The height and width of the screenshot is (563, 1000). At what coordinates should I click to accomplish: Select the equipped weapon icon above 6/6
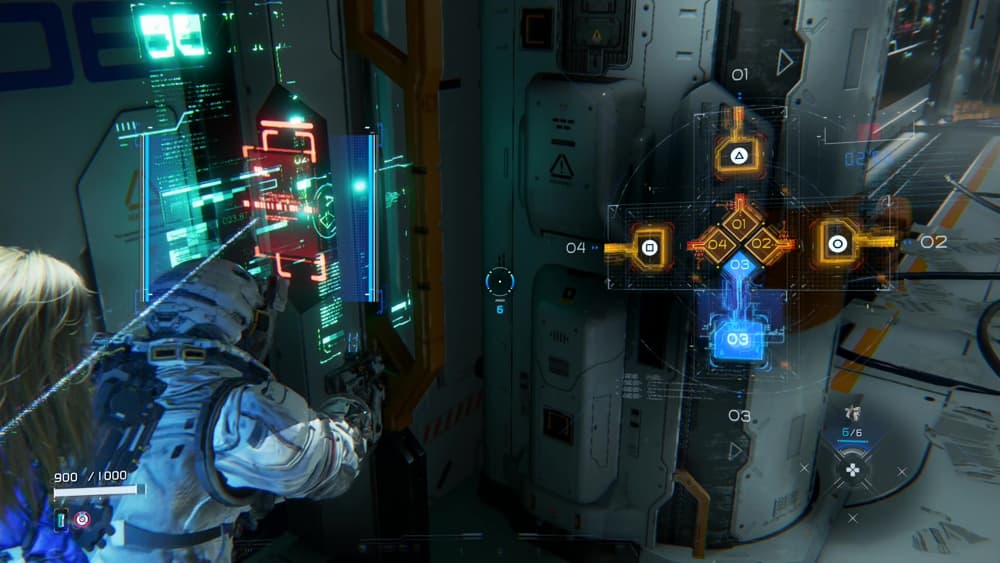pos(851,411)
